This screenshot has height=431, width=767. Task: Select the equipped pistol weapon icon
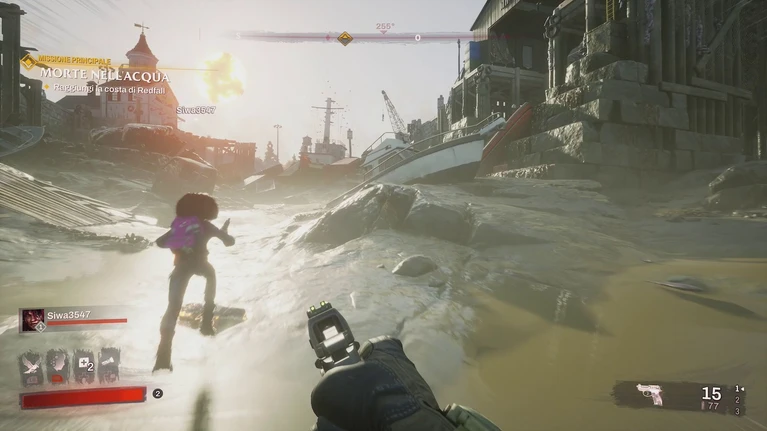coord(650,396)
